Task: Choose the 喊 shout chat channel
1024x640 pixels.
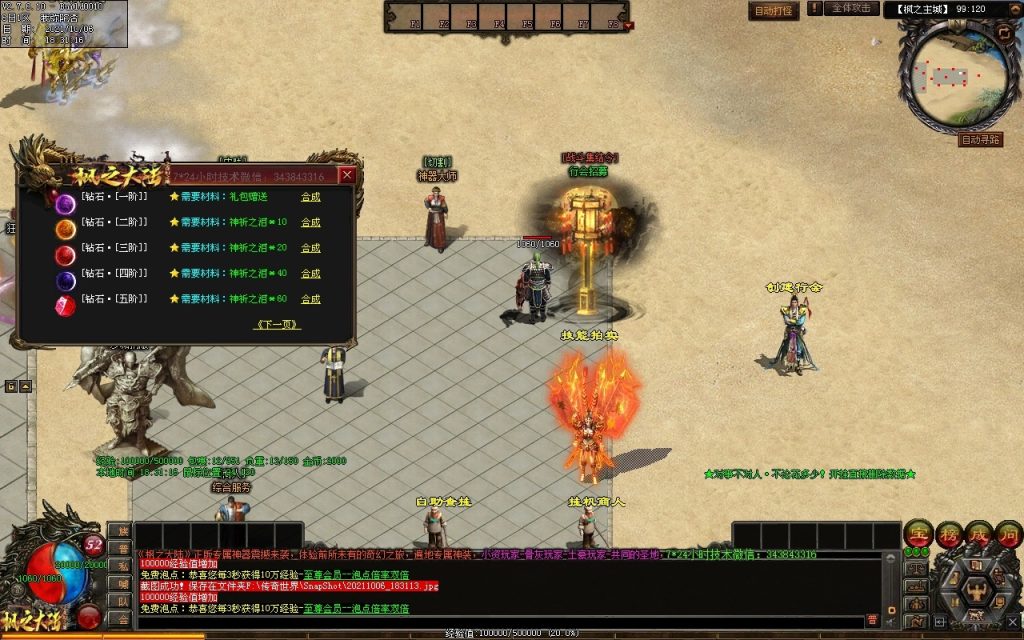Action: click(119, 583)
